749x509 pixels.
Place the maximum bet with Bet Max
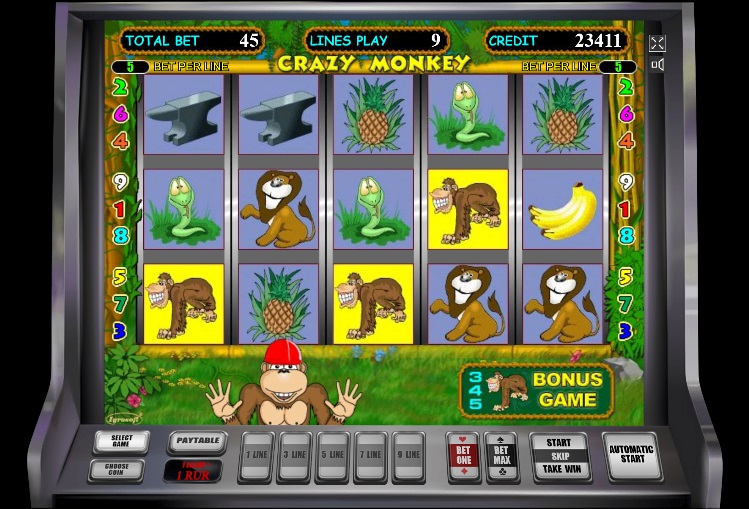[x=501, y=455]
